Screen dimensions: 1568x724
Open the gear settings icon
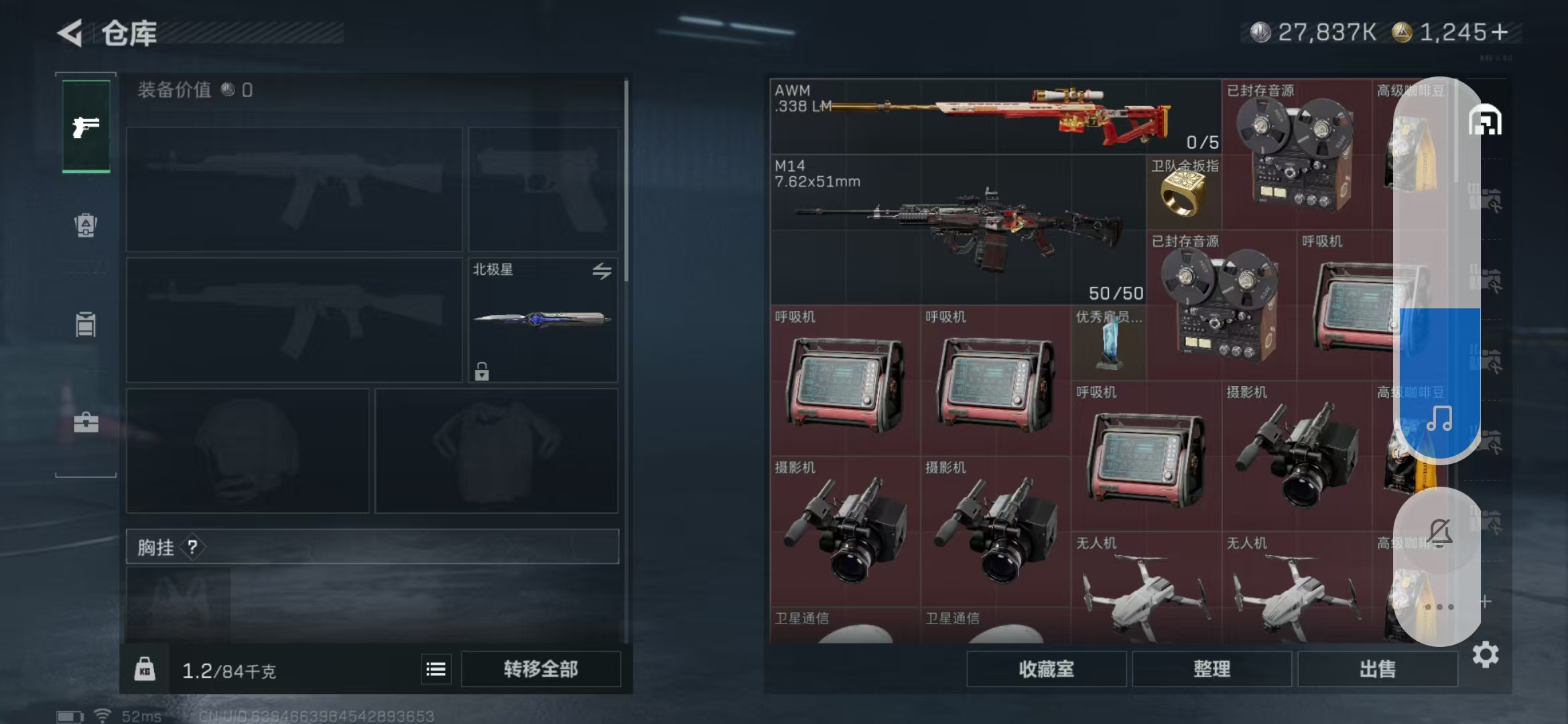1485,654
